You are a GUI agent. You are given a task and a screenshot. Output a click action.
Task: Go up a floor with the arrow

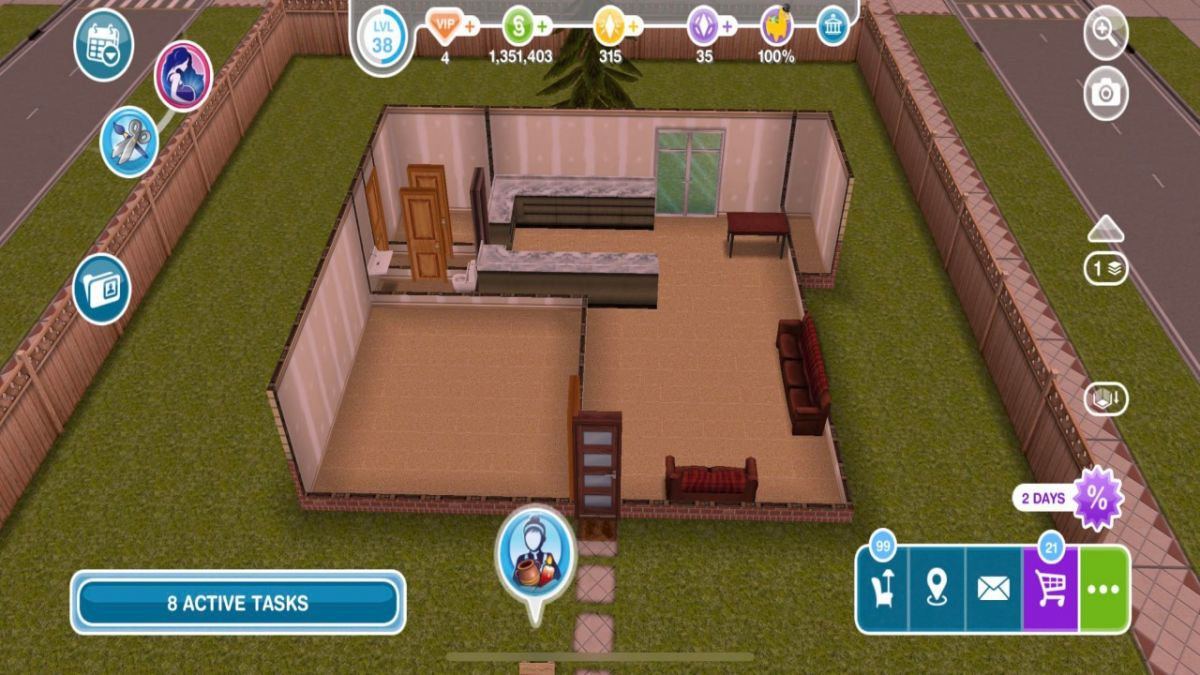tap(1105, 230)
